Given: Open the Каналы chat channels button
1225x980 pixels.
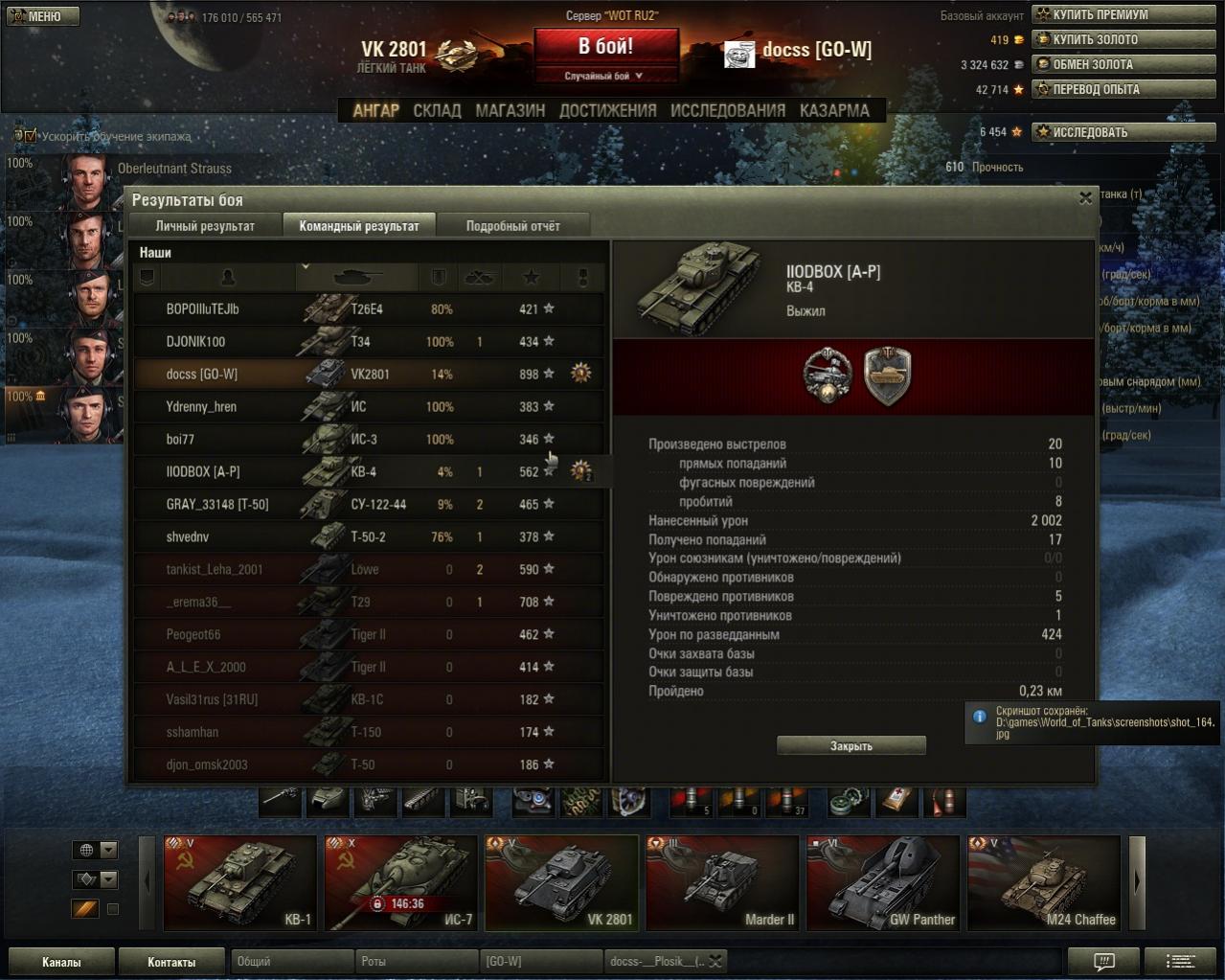Looking at the screenshot, I should [61, 962].
